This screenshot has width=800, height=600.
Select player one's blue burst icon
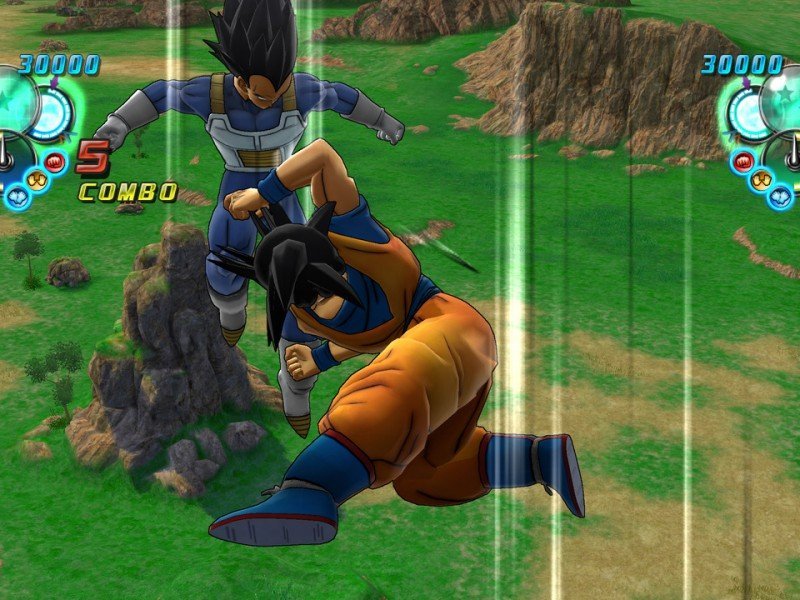coord(16,197)
